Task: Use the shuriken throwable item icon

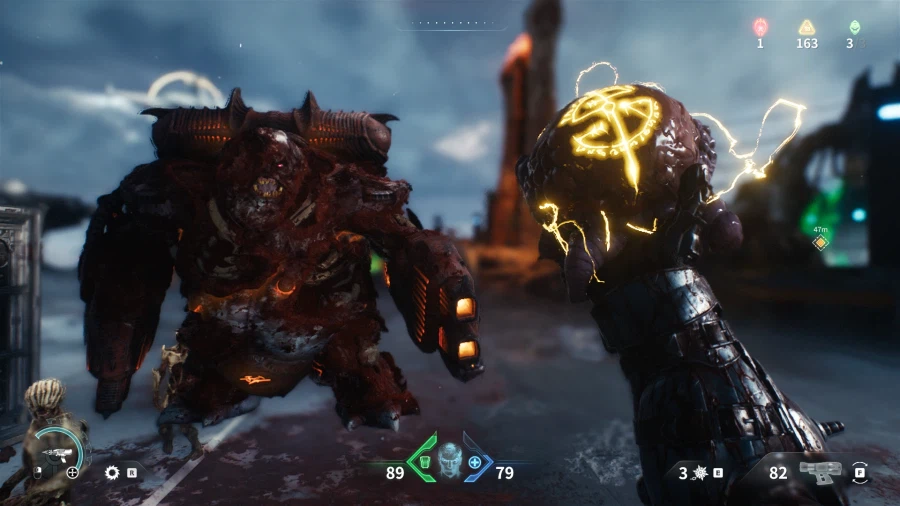Action: pyautogui.click(x=699, y=472)
